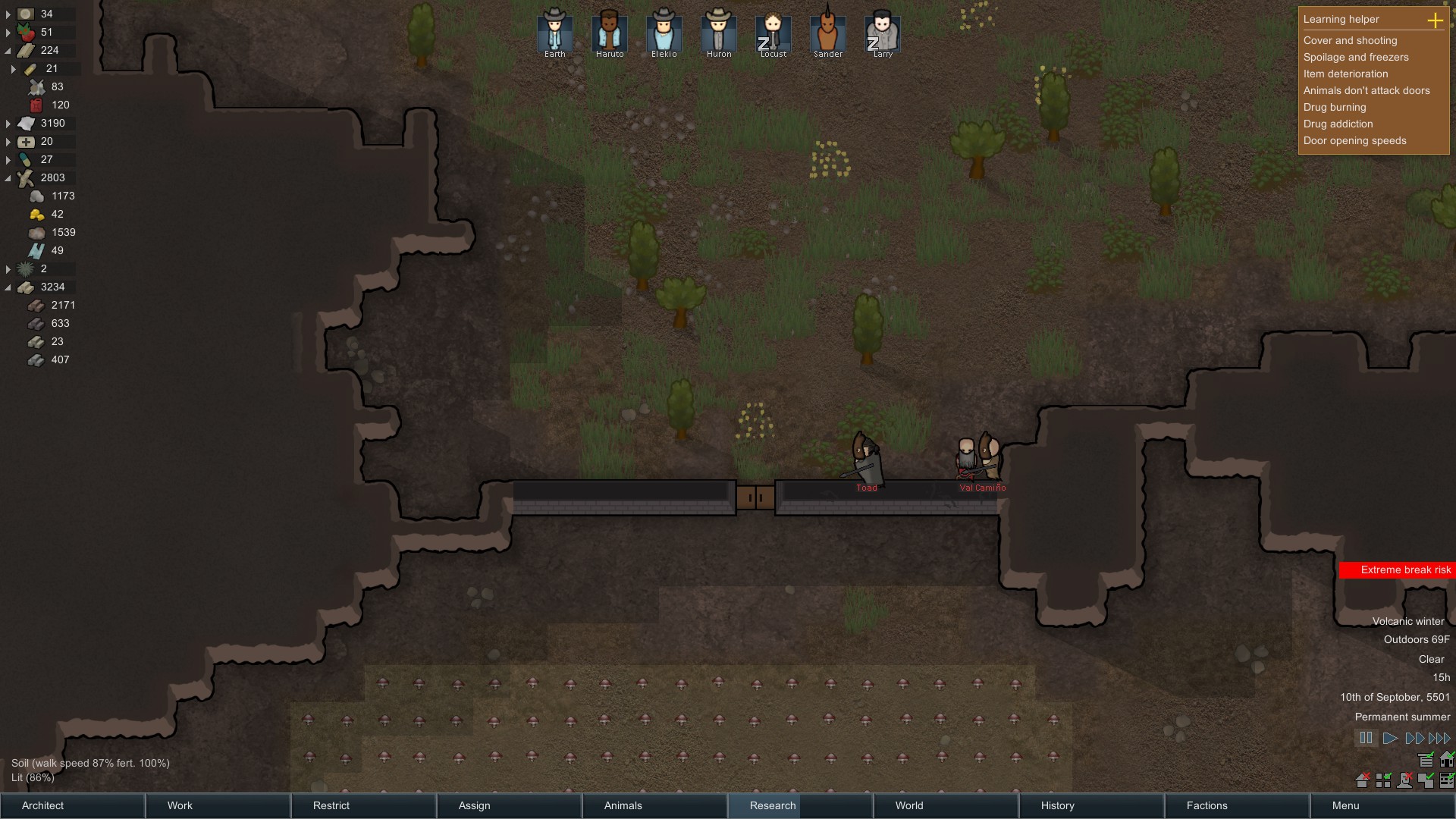Screen dimensions: 1456x819
Task: Click the plus icon on the learning helper
Action: 1436,21
